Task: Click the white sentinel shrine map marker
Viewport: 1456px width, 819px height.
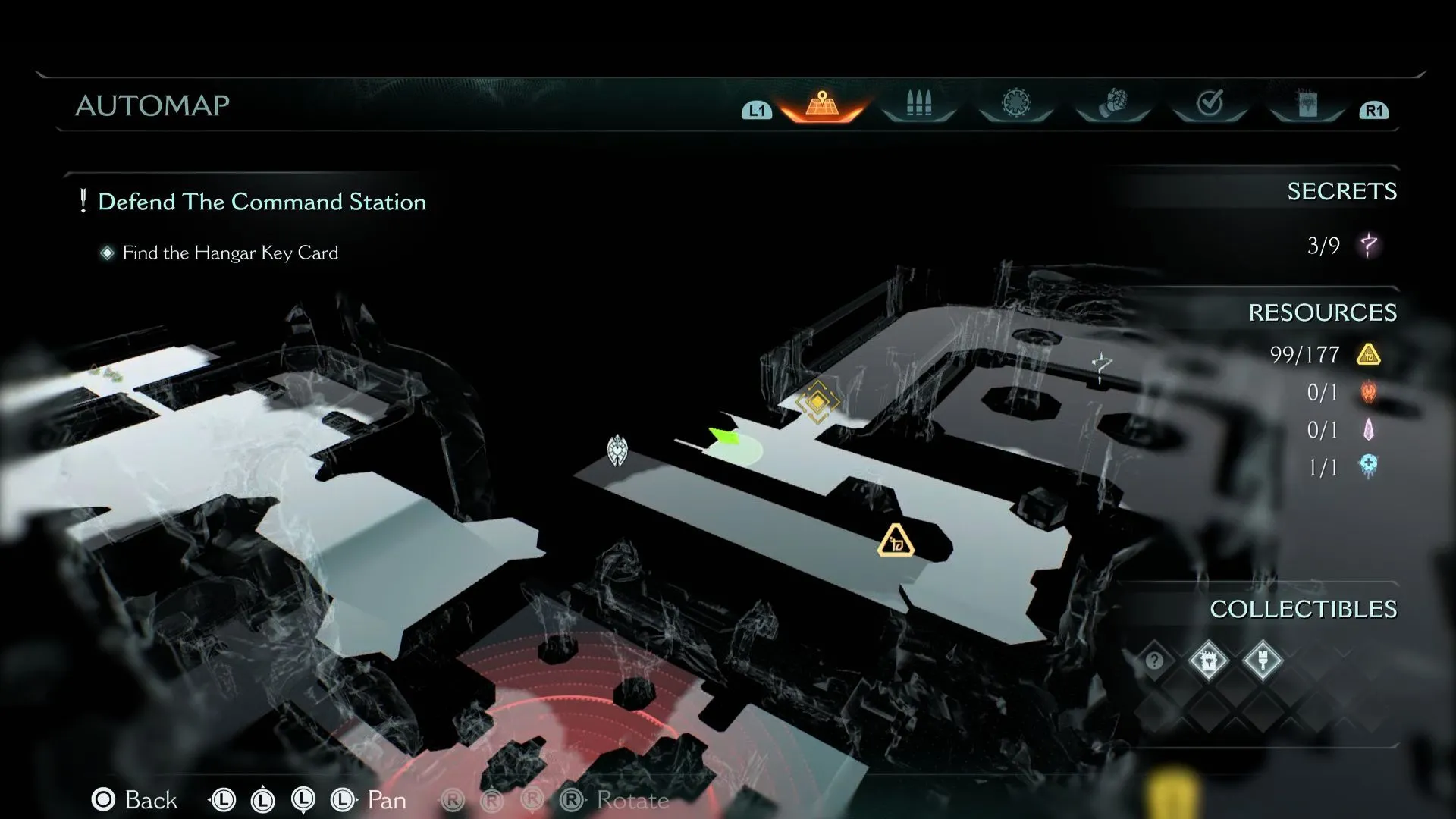Action: click(618, 450)
